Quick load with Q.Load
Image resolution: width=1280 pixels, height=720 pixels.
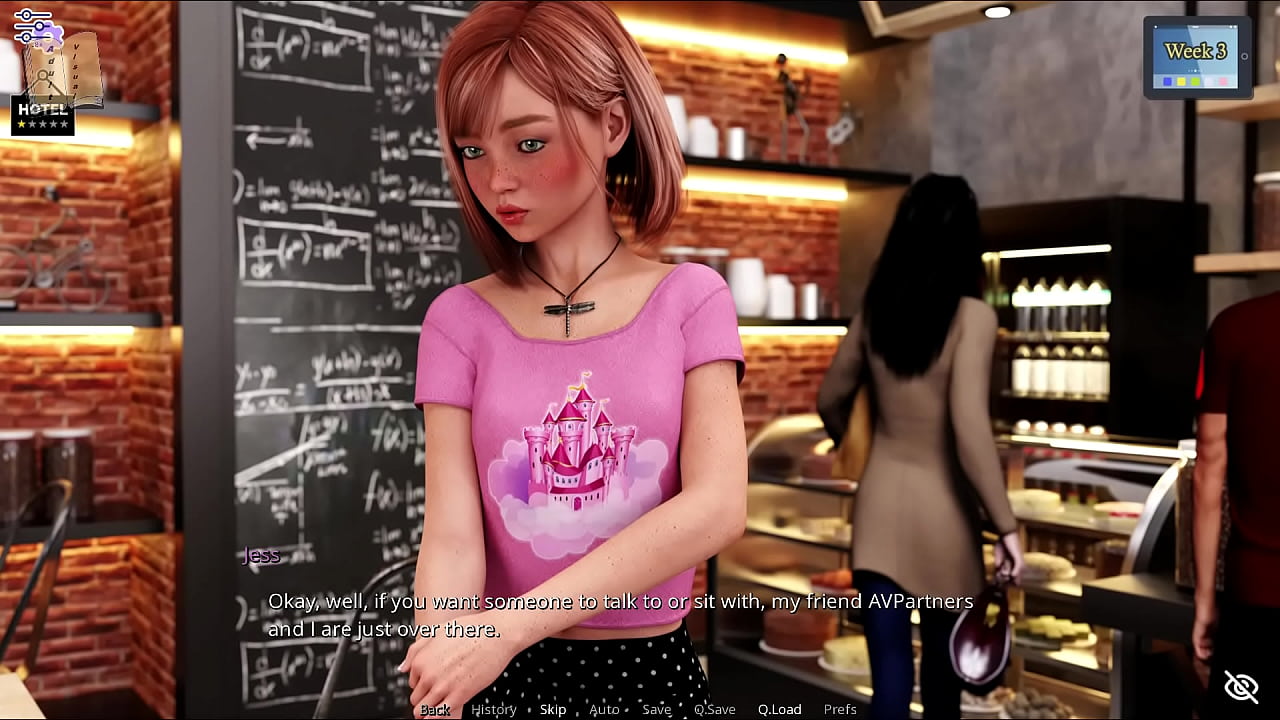(x=779, y=709)
